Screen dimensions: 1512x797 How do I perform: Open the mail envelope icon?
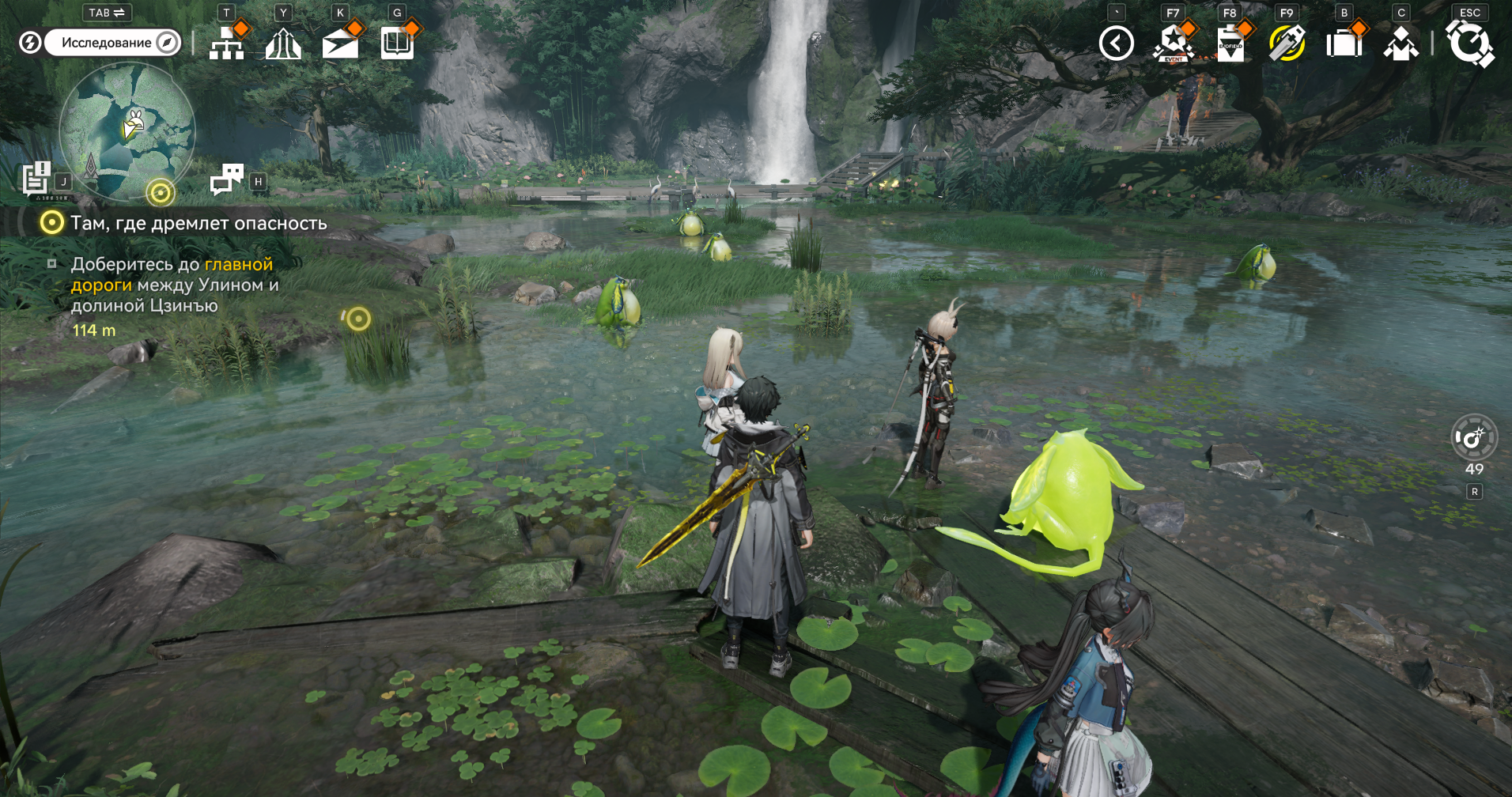(x=340, y=44)
